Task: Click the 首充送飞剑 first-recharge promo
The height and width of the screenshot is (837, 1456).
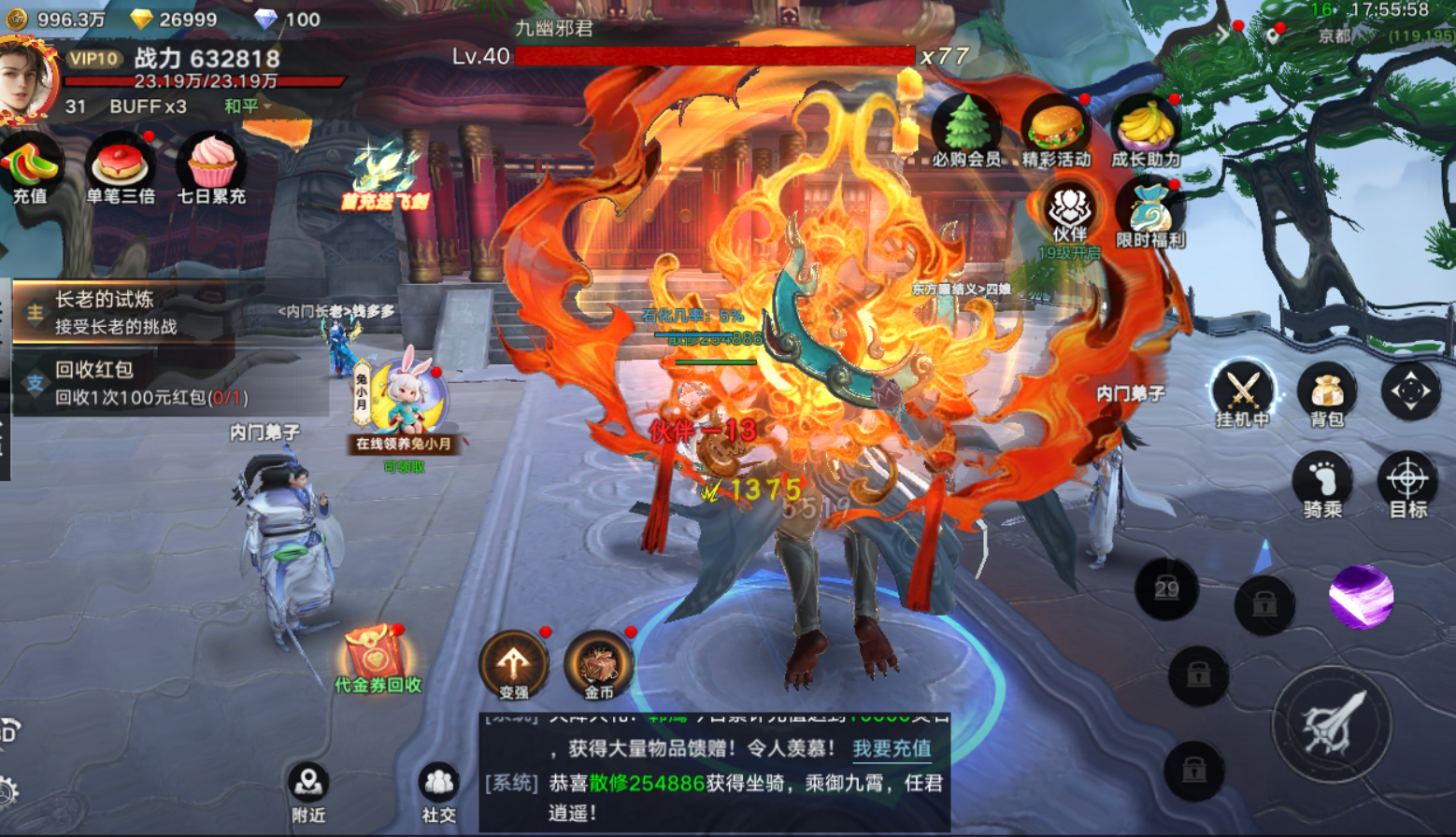Action: coord(384,177)
